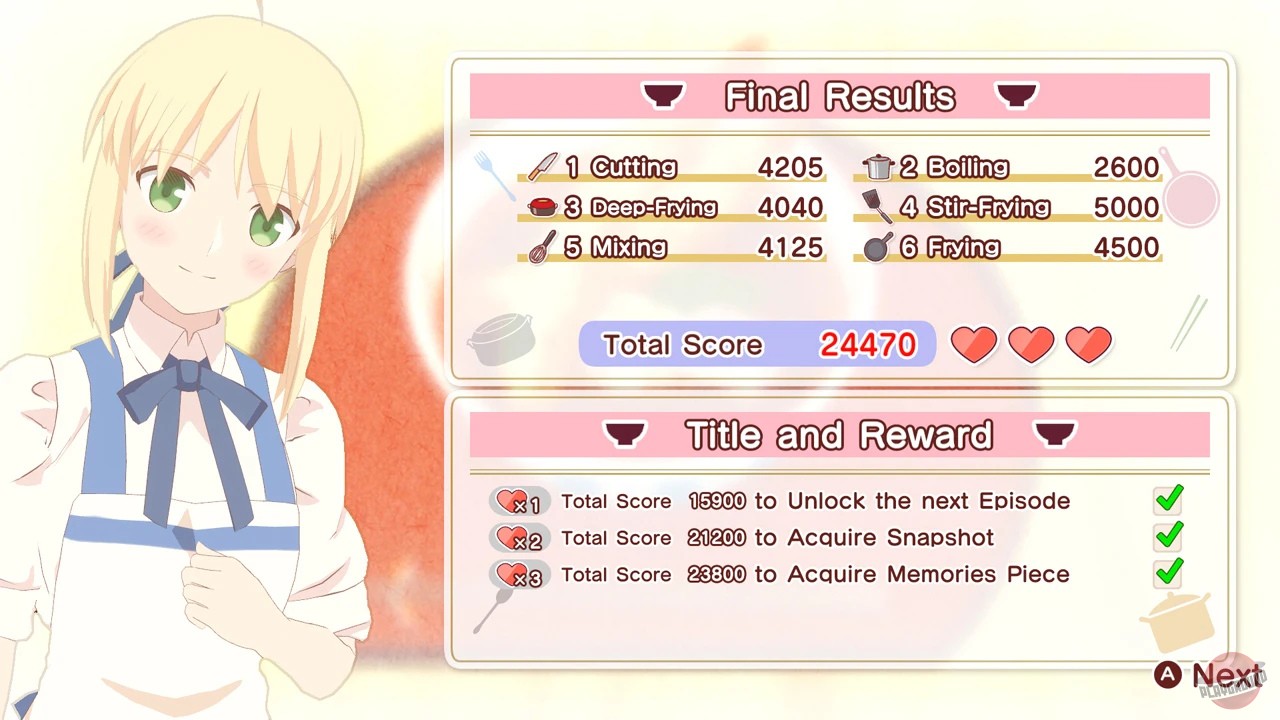This screenshot has height=720, width=1280.
Task: Select the knife icon beside Cutting
Action: 541,167
